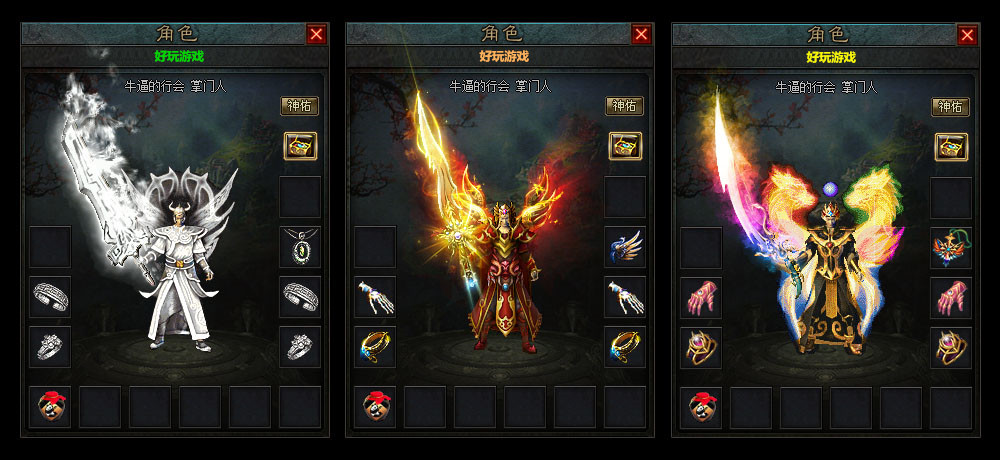
Task: Click 神佑 button in the white-robed character panel
Action: pyautogui.click(x=299, y=106)
